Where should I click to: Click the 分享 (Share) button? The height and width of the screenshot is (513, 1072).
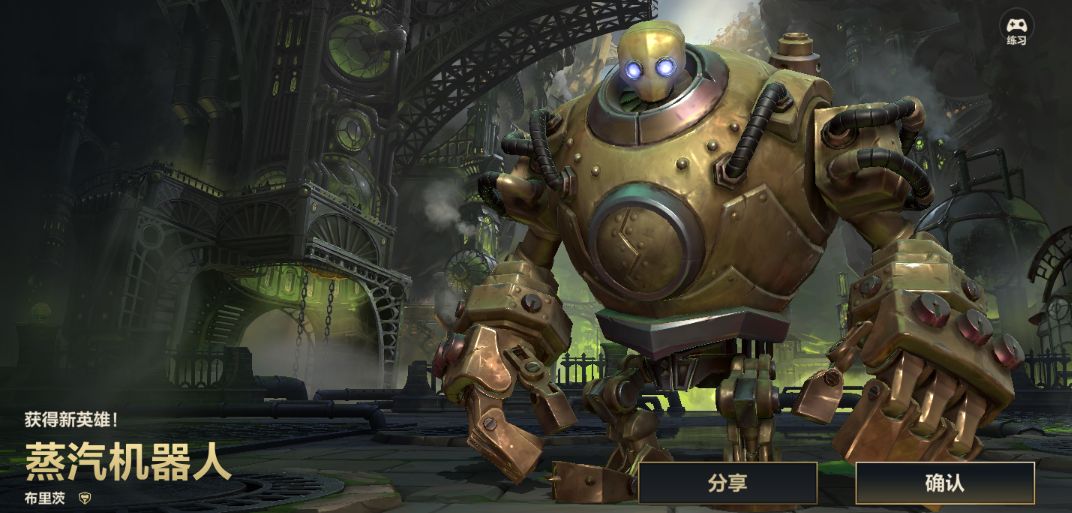coord(728,483)
